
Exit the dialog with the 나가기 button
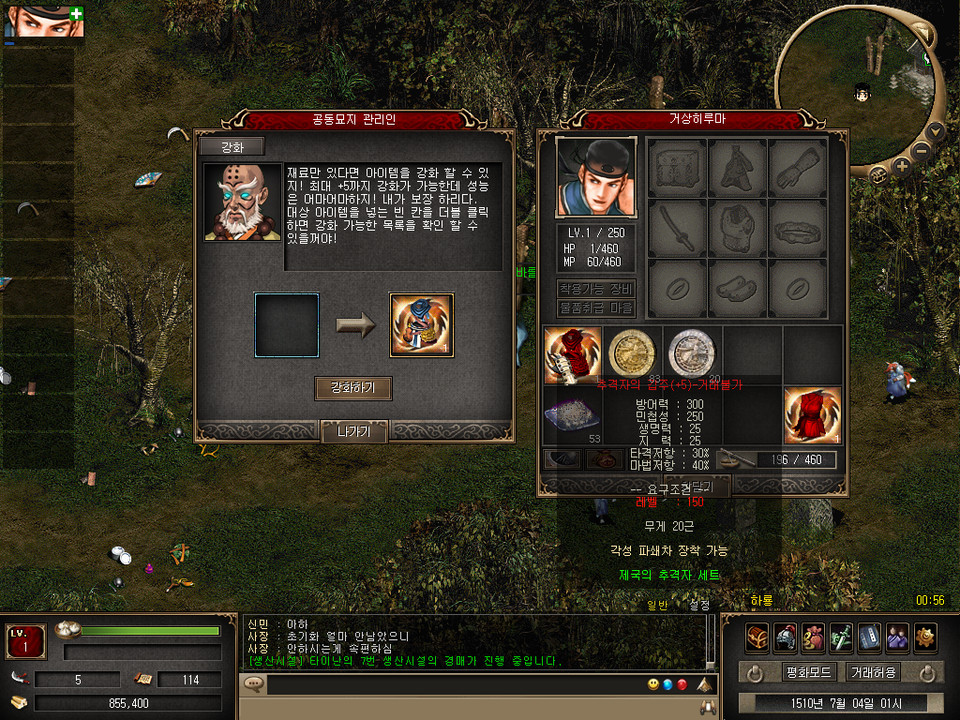354,432
